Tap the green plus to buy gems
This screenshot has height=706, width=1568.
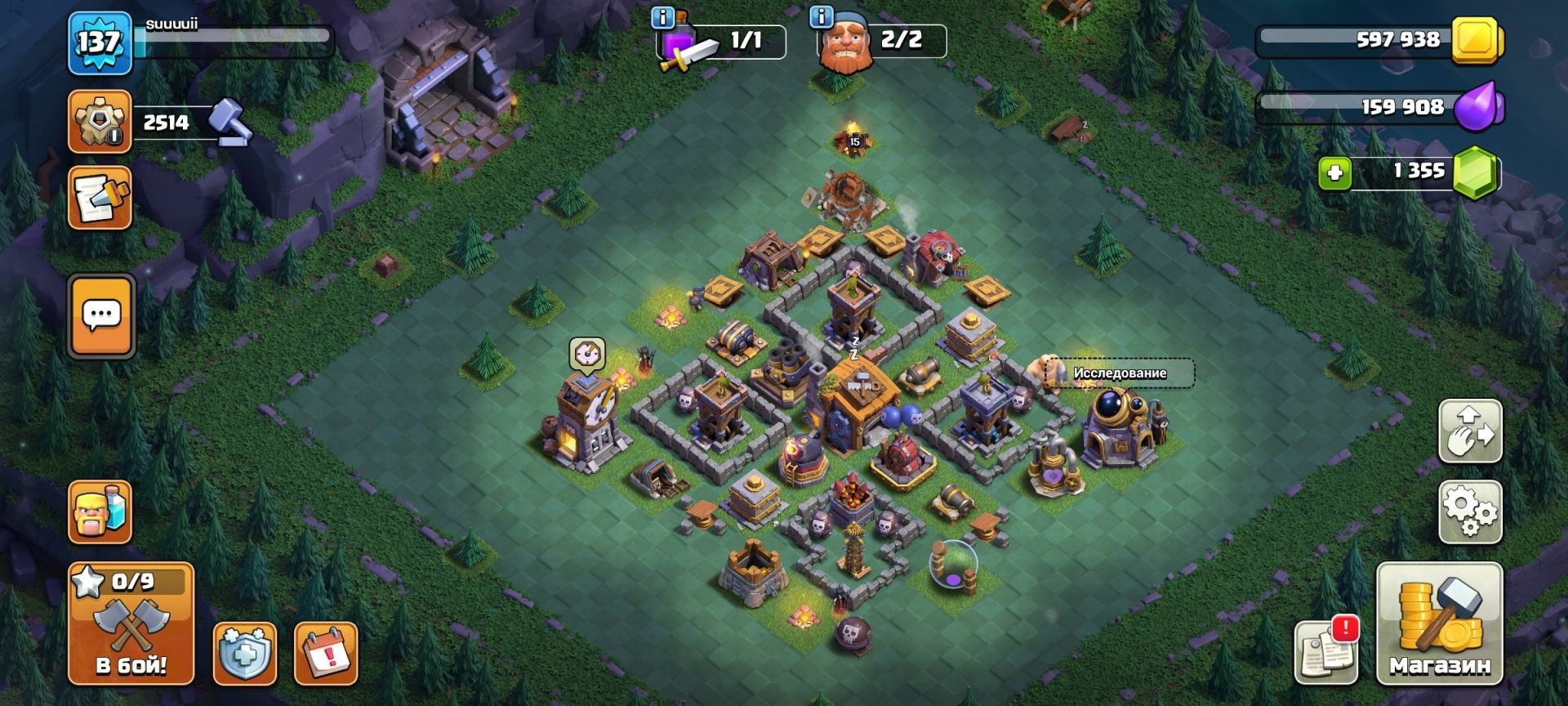coord(1335,173)
